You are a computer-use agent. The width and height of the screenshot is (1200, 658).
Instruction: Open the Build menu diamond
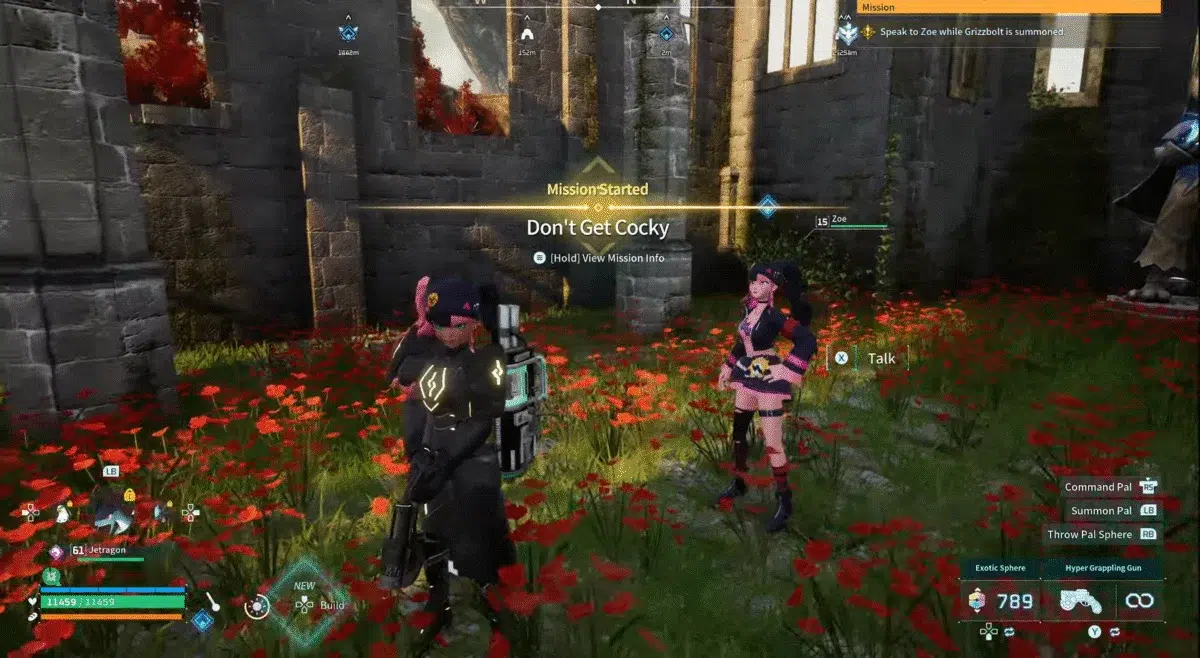click(x=302, y=599)
